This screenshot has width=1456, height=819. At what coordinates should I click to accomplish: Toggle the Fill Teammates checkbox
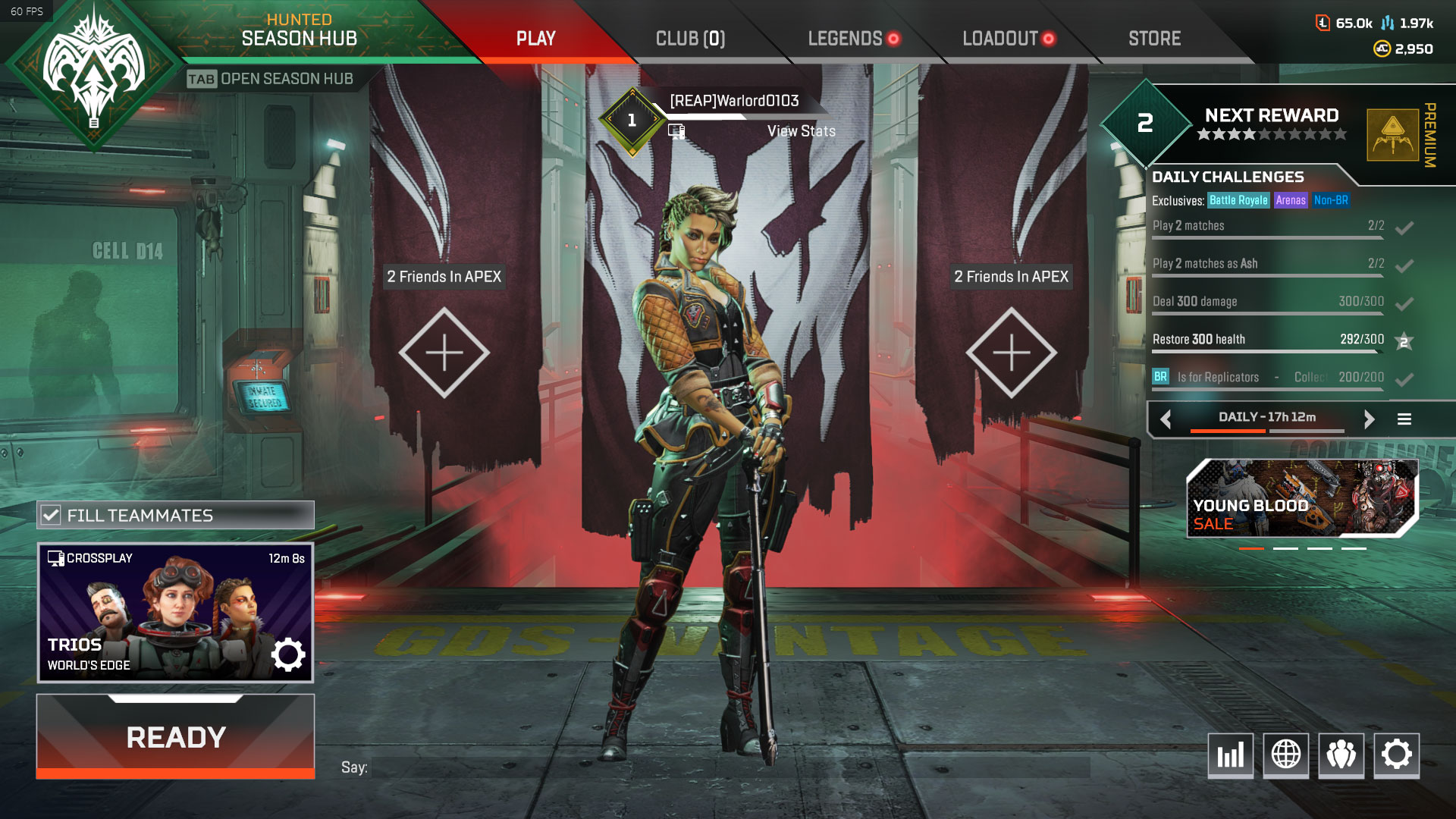point(52,516)
